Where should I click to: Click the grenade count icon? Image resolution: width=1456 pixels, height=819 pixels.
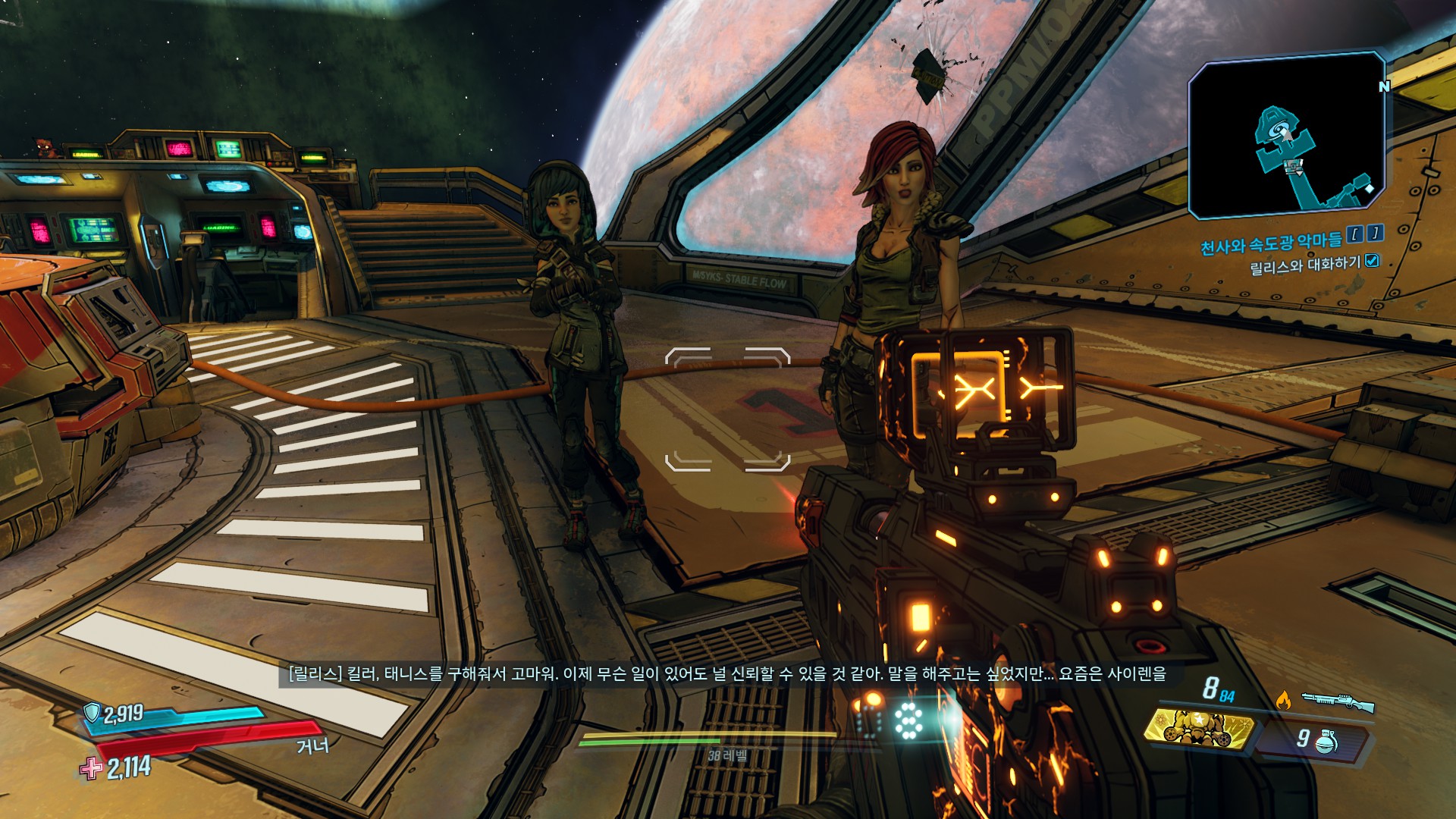pos(1326,741)
